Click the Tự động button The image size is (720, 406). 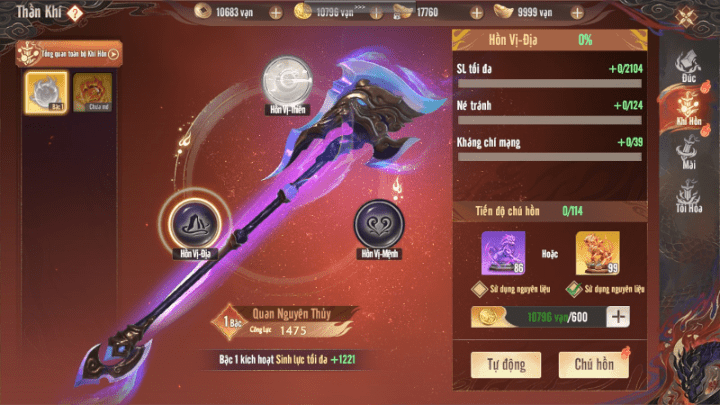(506, 364)
